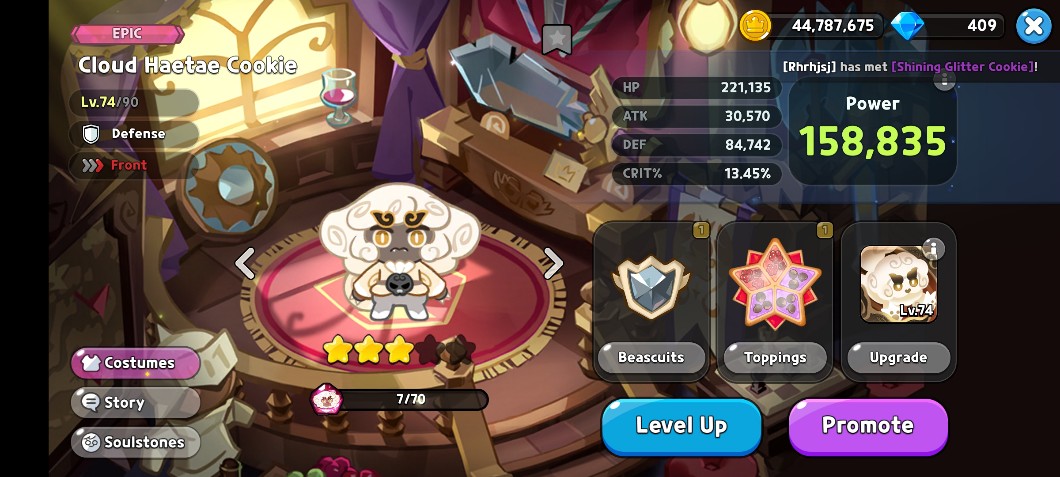This screenshot has width=1060, height=477.
Task: Switch to the previous cookie arrow
Action: (245, 263)
